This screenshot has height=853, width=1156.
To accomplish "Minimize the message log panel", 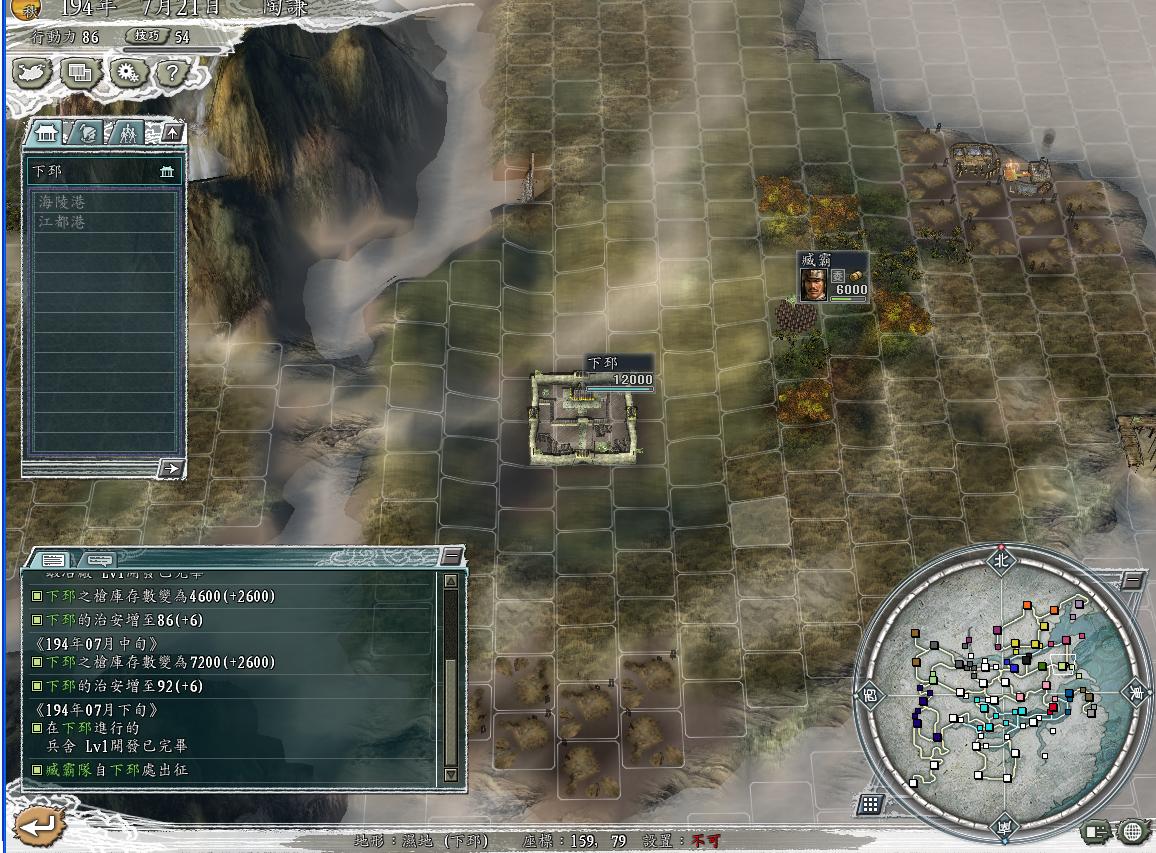I will 452,556.
